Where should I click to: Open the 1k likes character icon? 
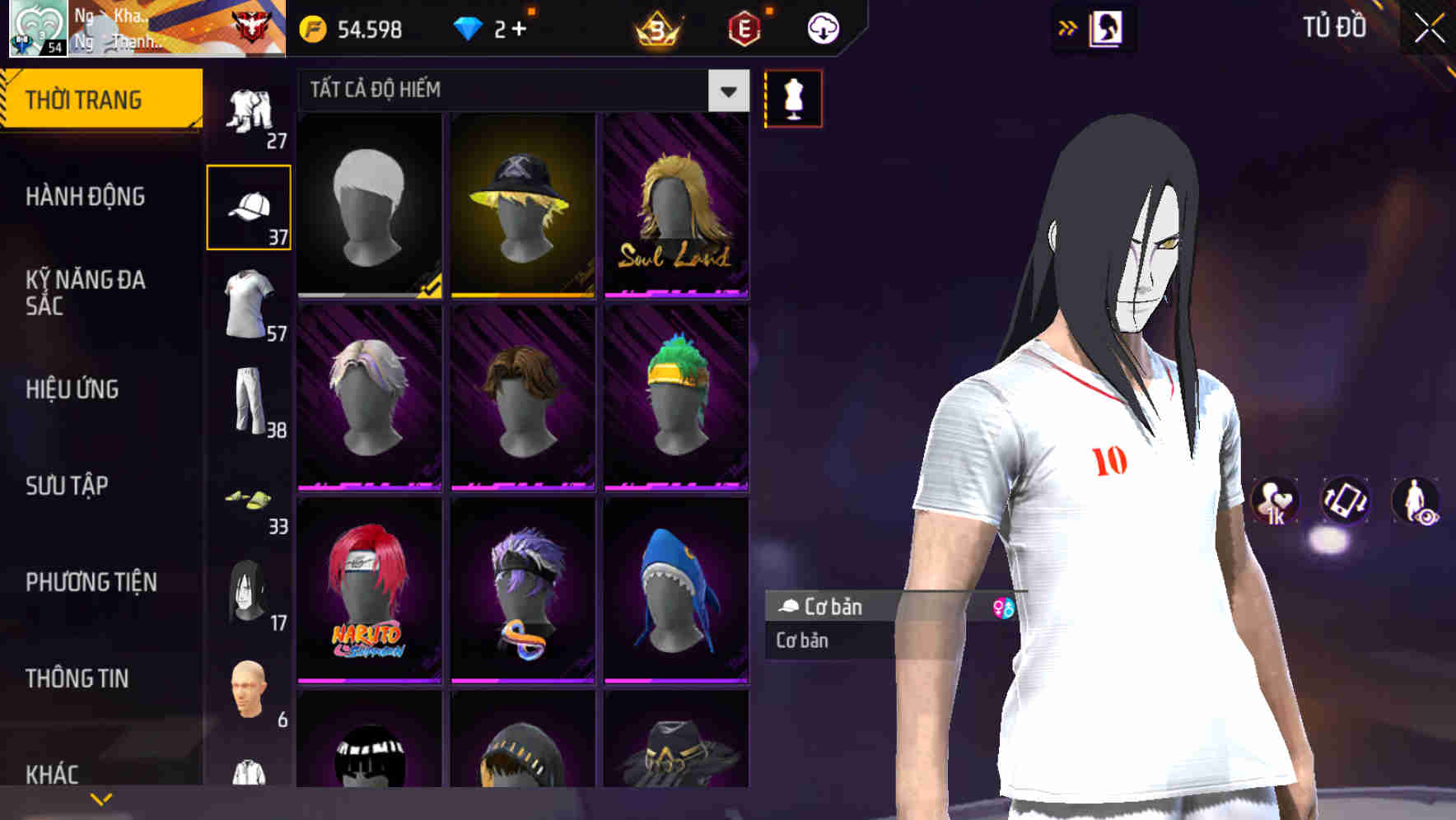(1275, 502)
